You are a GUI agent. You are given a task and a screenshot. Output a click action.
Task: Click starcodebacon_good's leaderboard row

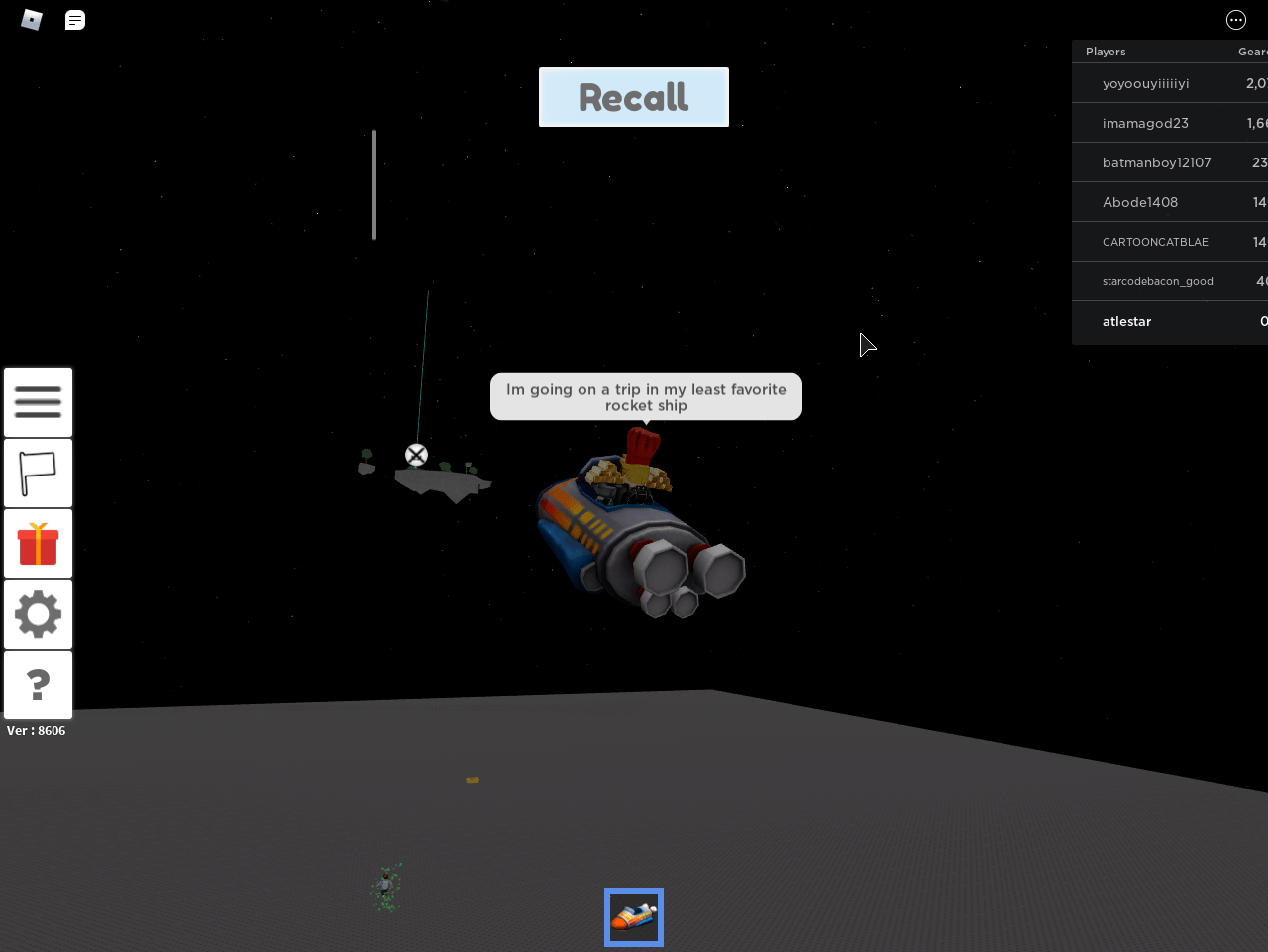point(1157,281)
